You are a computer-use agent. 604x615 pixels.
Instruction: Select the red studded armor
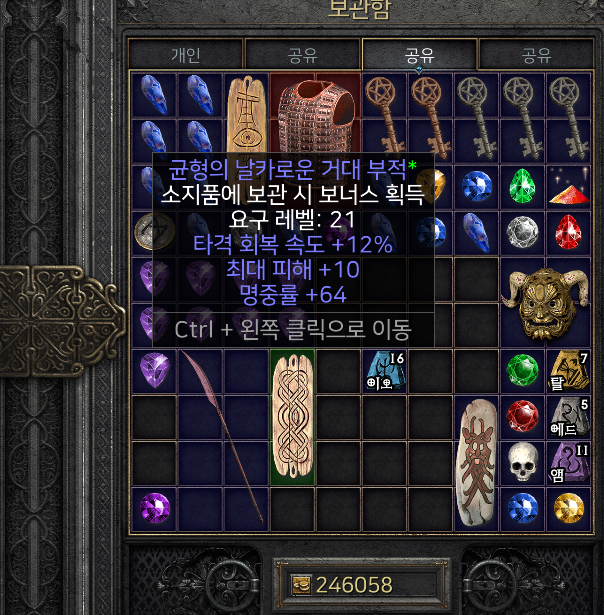[315, 115]
